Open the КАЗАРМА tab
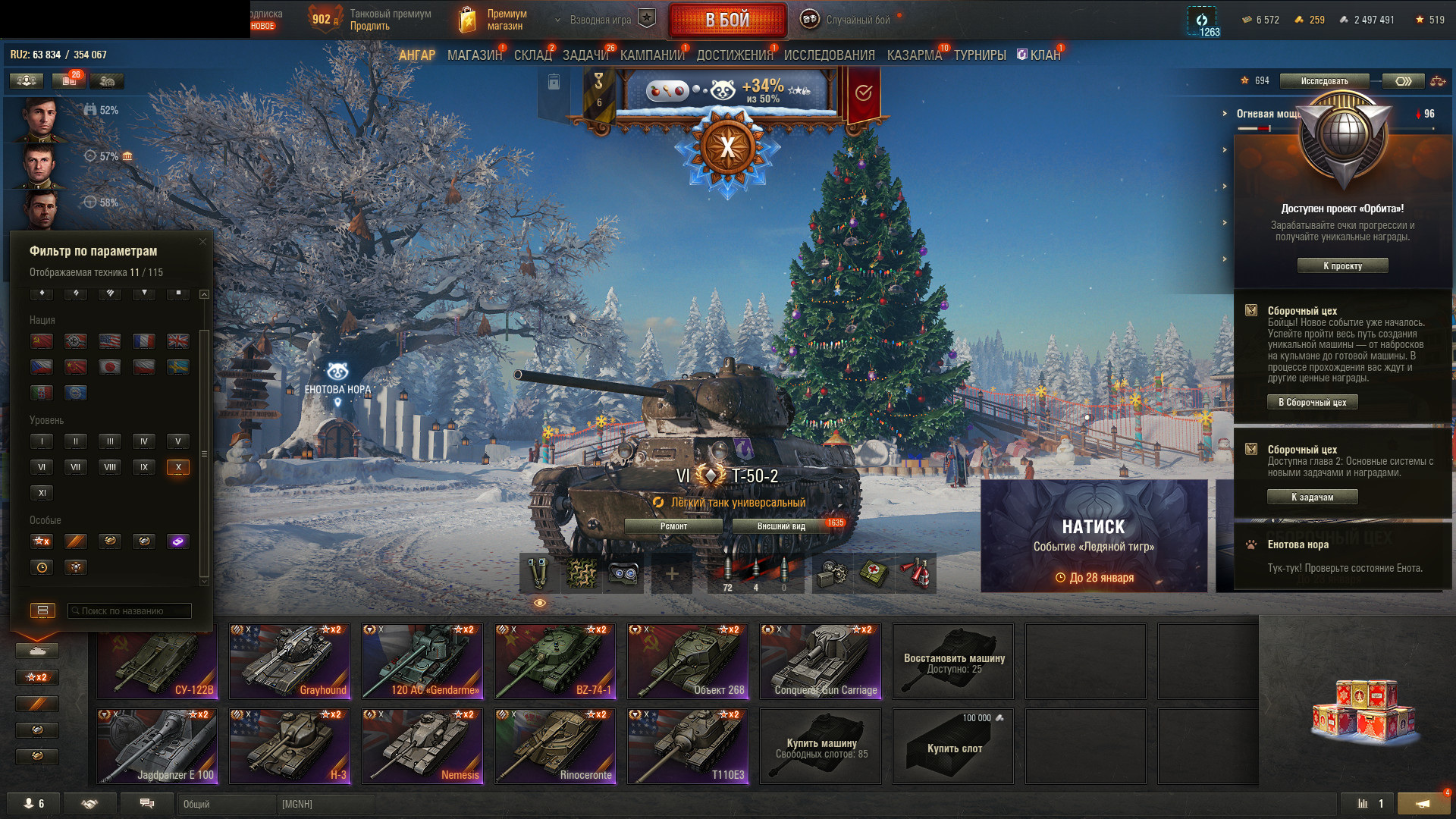This screenshot has width=1456, height=819. pyautogui.click(x=914, y=55)
